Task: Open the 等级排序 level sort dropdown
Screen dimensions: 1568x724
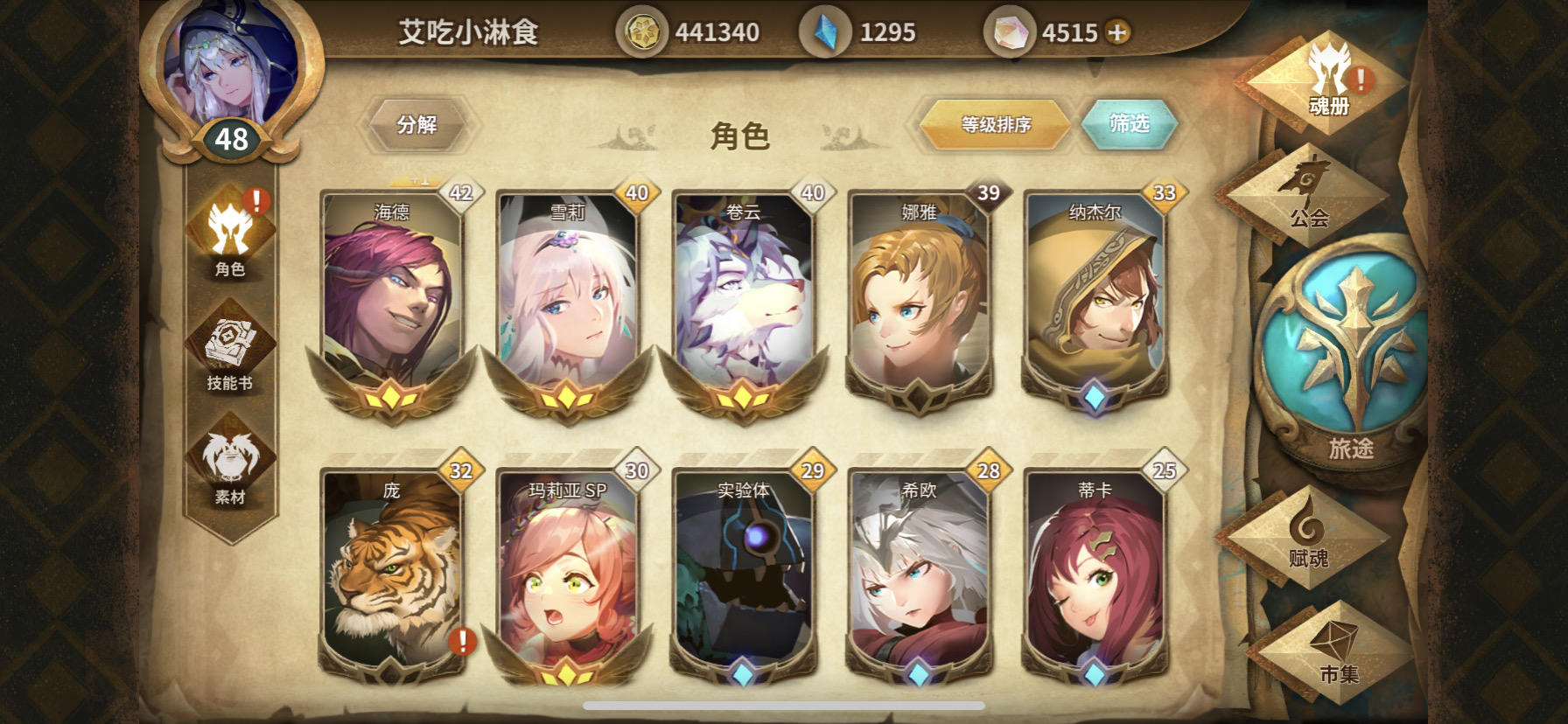Action: pos(994,125)
